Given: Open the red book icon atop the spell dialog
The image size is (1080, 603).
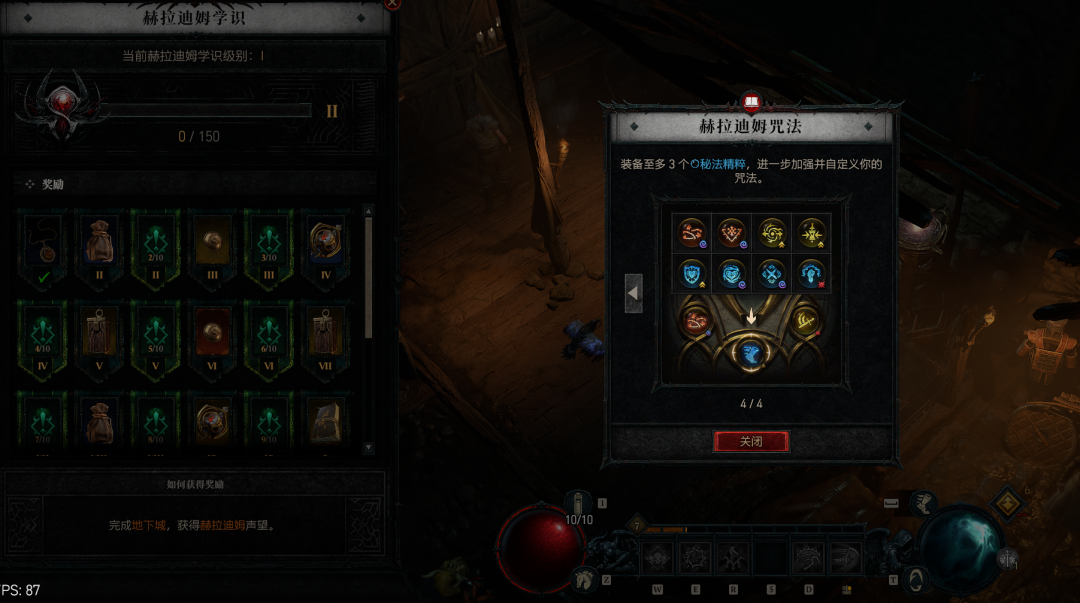Looking at the screenshot, I should (751, 102).
